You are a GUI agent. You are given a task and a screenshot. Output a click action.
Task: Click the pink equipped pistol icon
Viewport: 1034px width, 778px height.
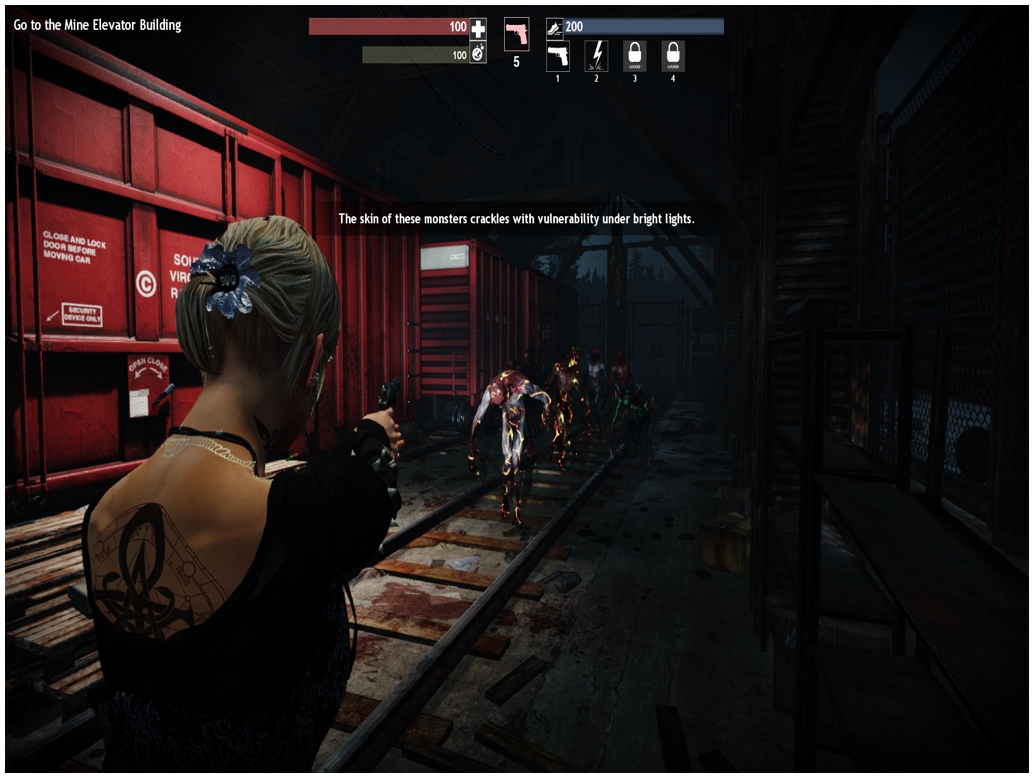pyautogui.click(x=517, y=34)
